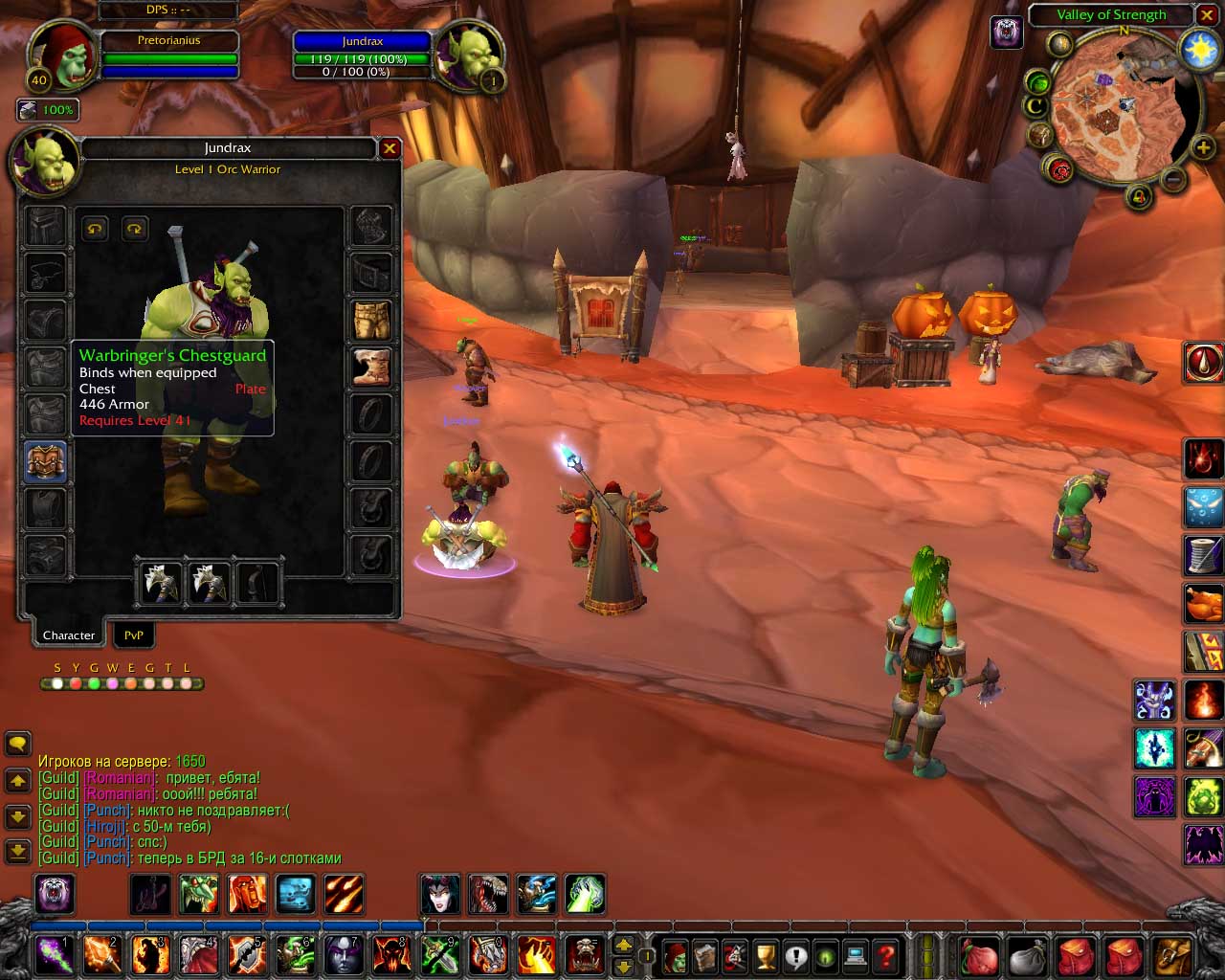The width and height of the screenshot is (1225, 980).
Task: Open the chat speech bubble menu
Action: 18,744
